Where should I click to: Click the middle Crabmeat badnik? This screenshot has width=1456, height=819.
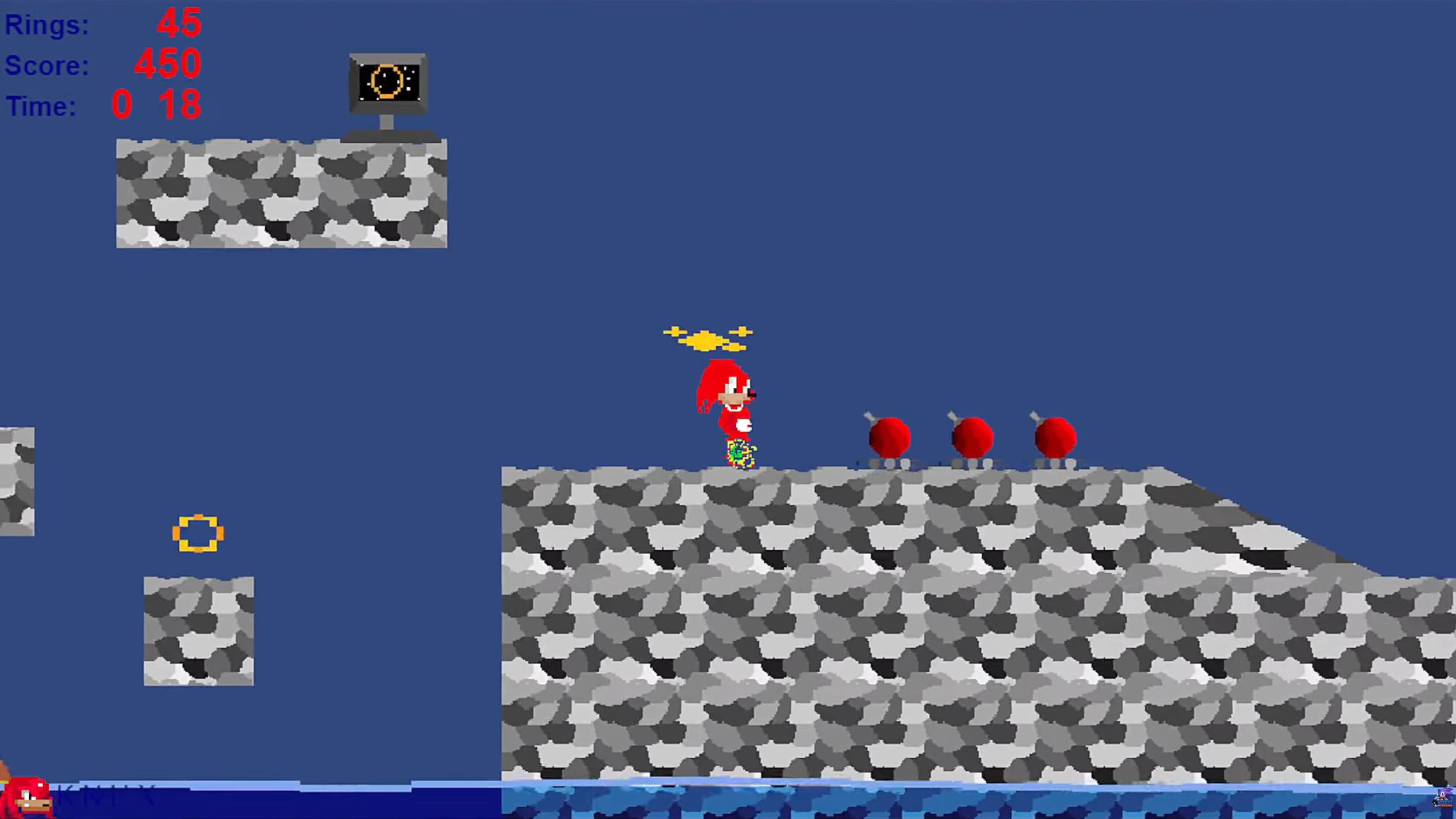[x=972, y=438]
